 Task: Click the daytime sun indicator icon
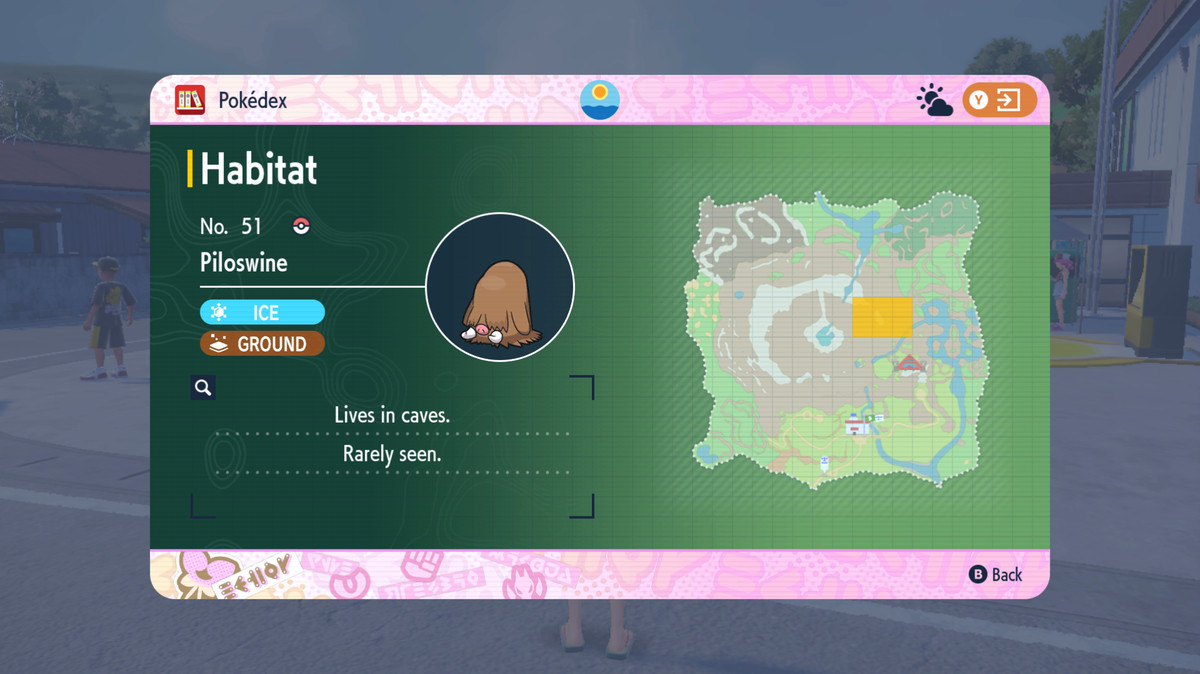(x=600, y=100)
